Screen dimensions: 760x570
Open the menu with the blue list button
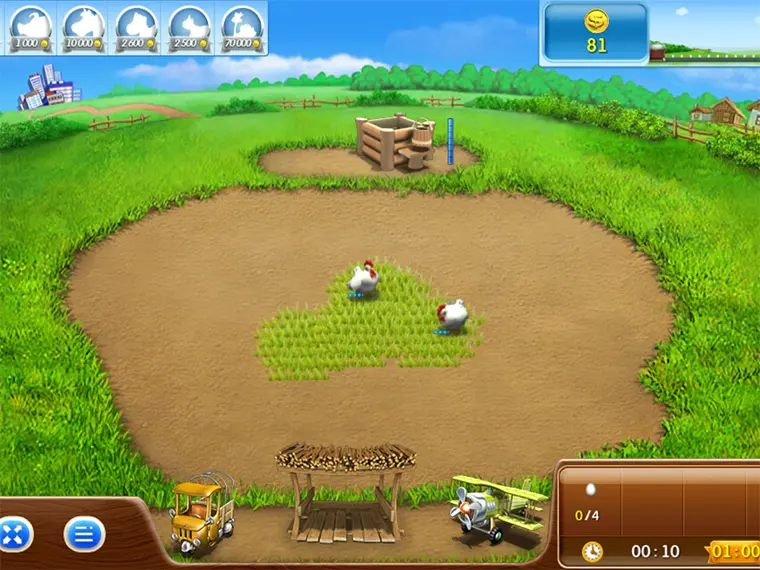coord(84,535)
